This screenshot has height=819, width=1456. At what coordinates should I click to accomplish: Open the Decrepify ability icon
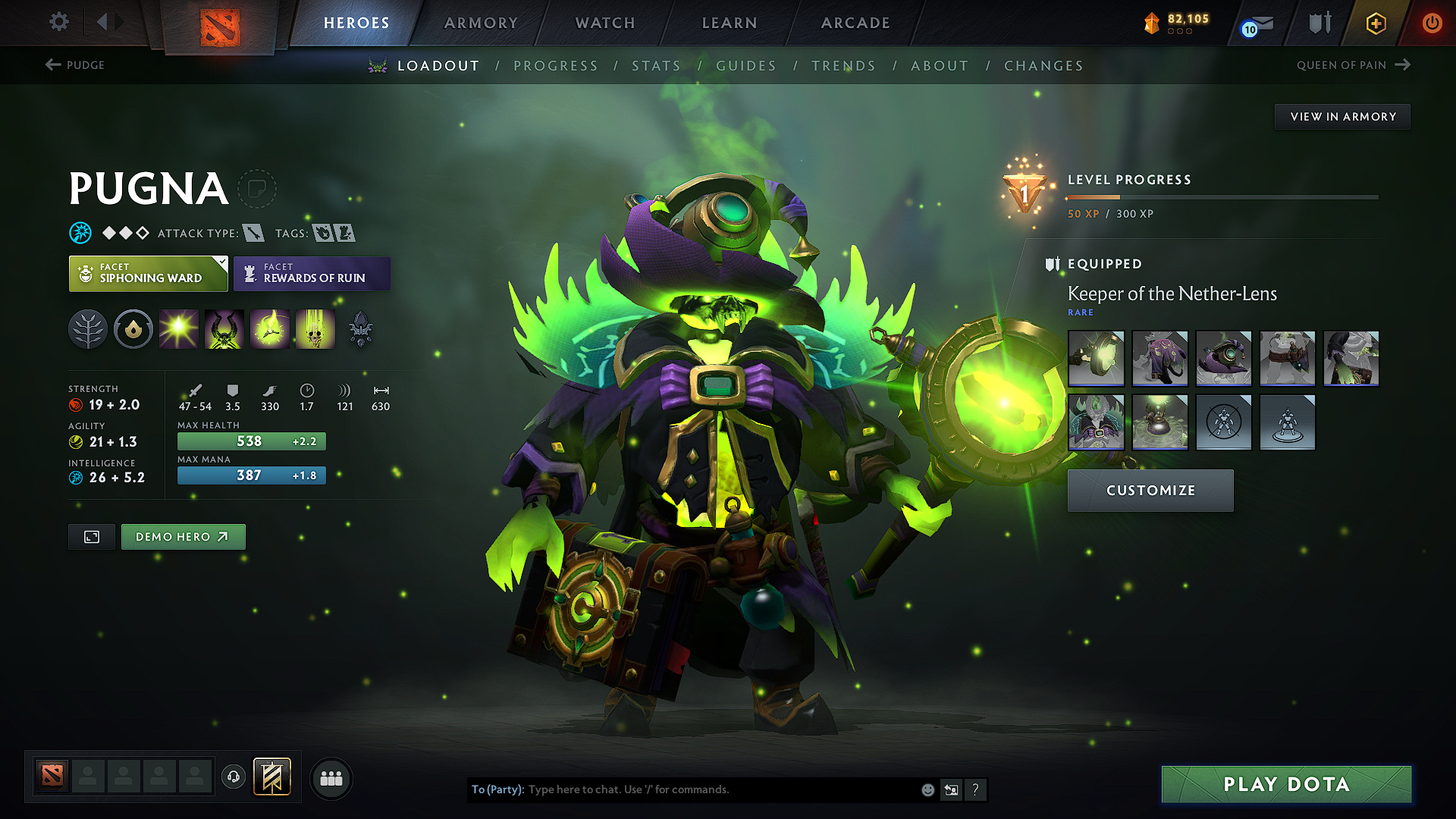coord(224,328)
